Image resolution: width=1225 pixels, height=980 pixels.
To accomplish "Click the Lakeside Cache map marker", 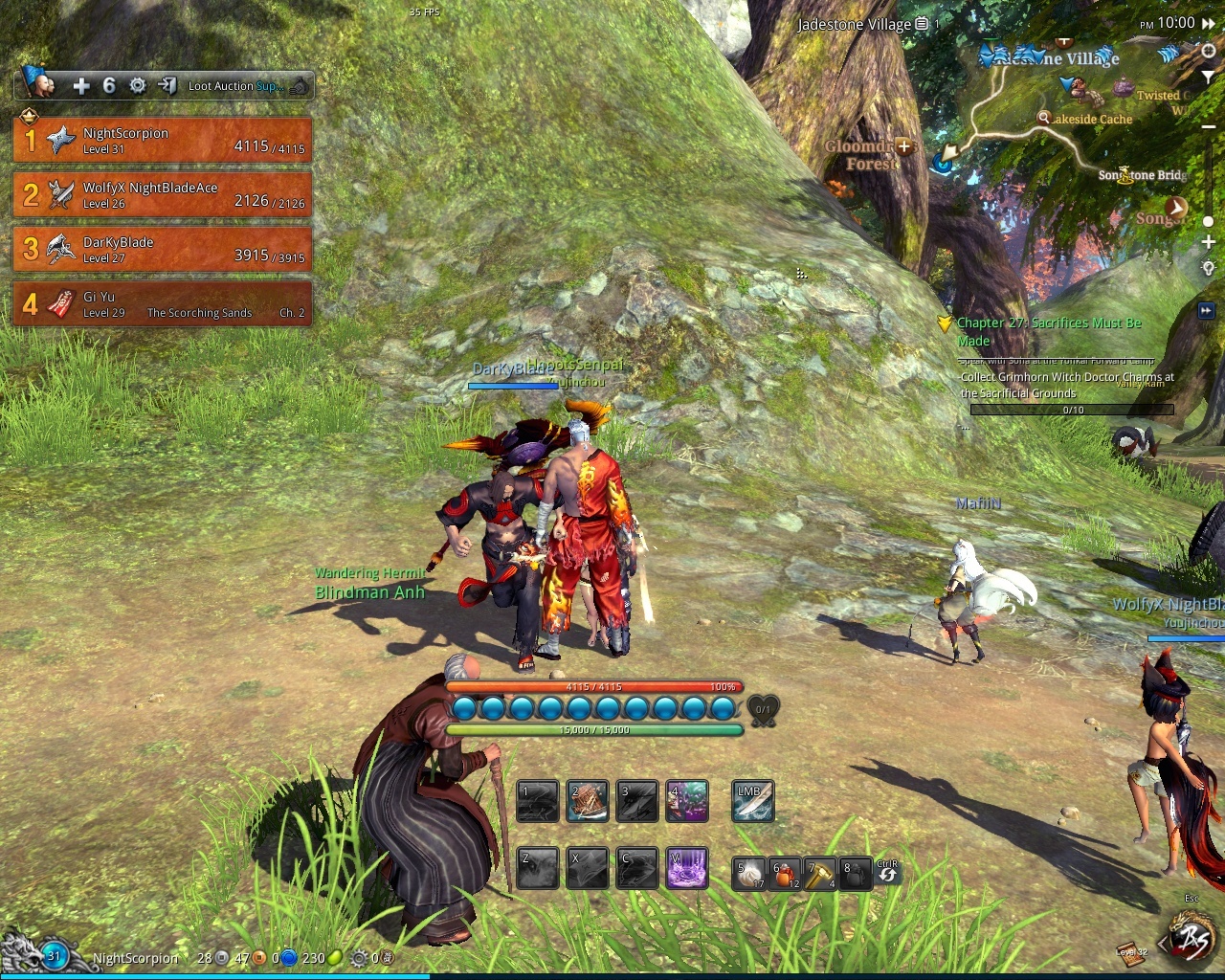I will coord(1044,119).
